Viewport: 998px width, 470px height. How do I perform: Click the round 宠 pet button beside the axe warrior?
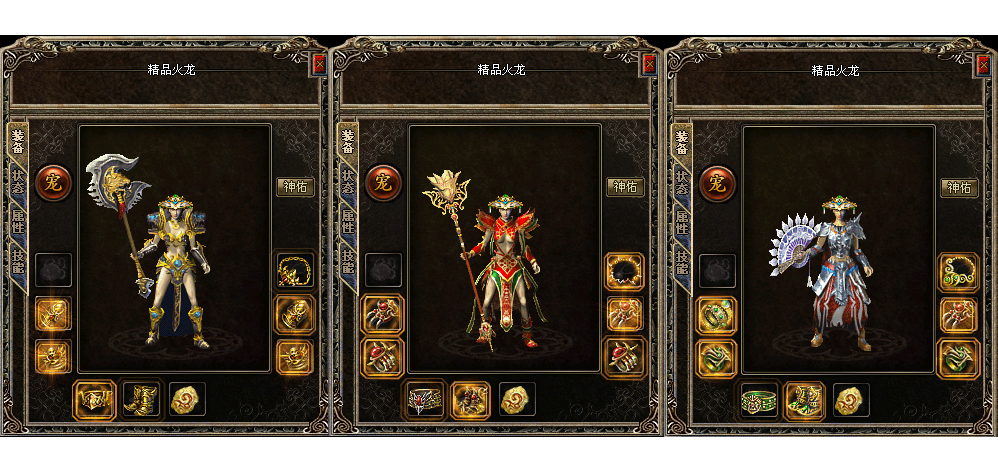click(x=52, y=183)
